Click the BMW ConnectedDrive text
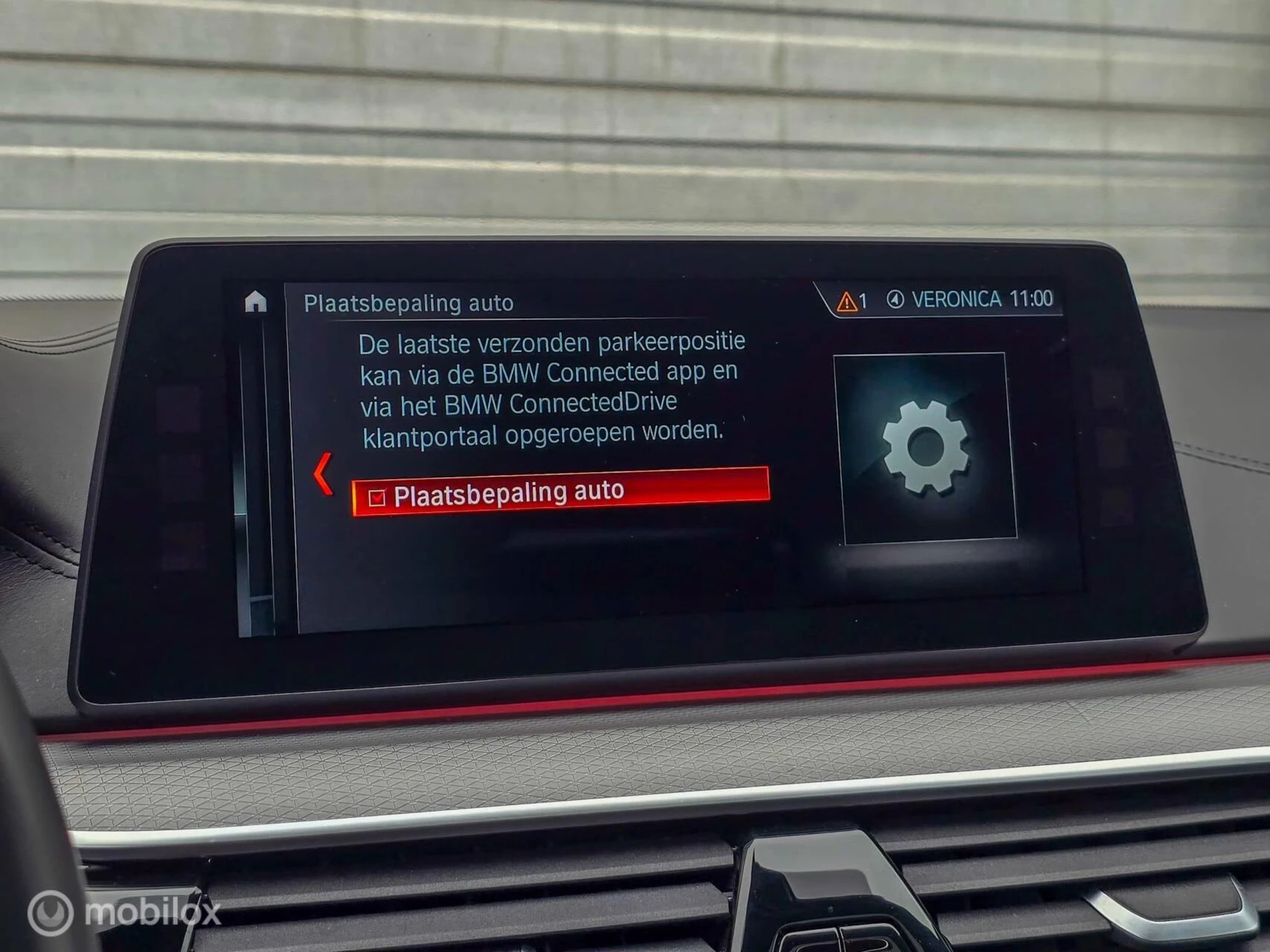Image resolution: width=1270 pixels, height=952 pixels. tap(559, 402)
